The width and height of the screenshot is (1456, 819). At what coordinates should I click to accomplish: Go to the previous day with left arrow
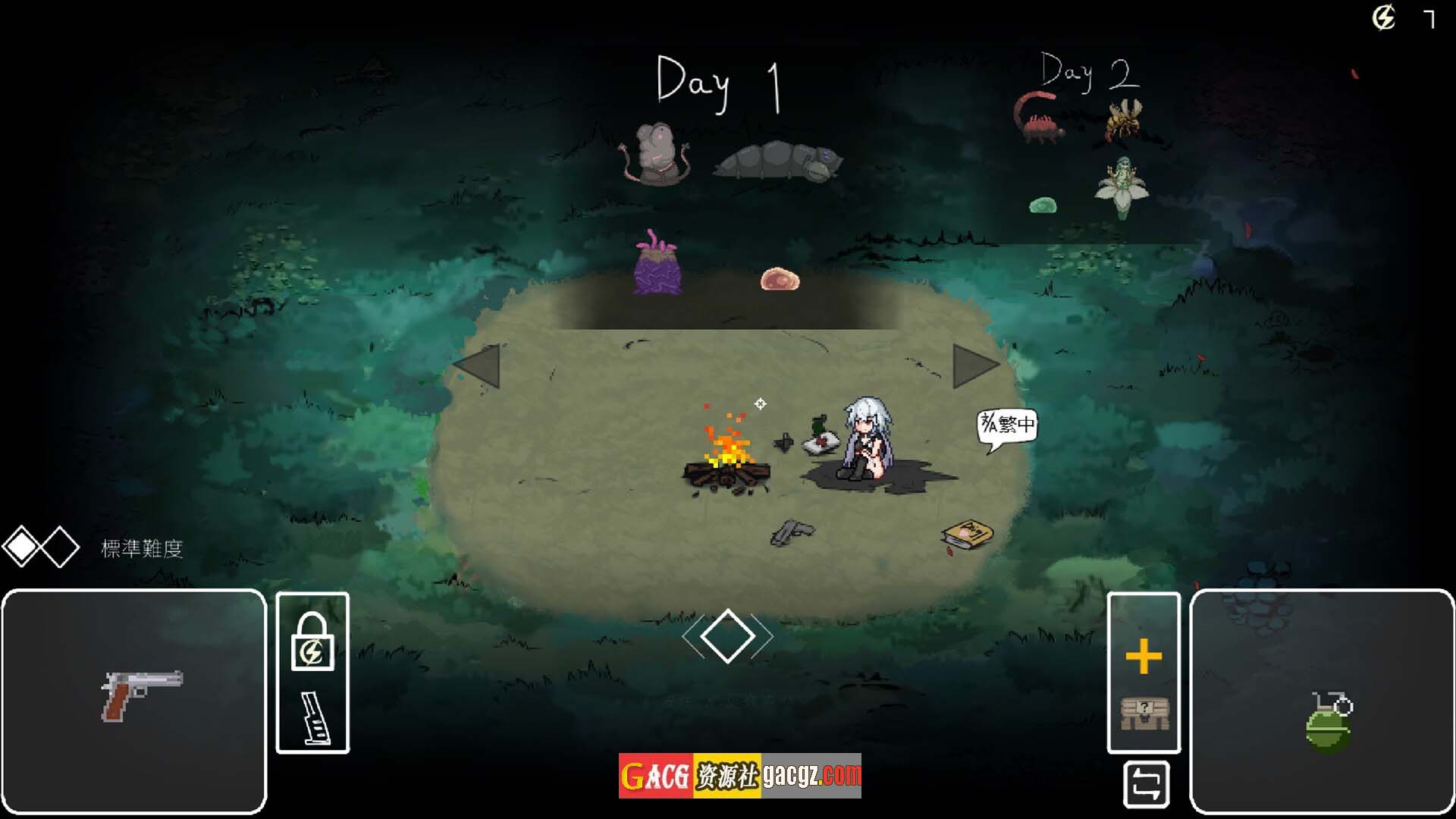point(479,366)
